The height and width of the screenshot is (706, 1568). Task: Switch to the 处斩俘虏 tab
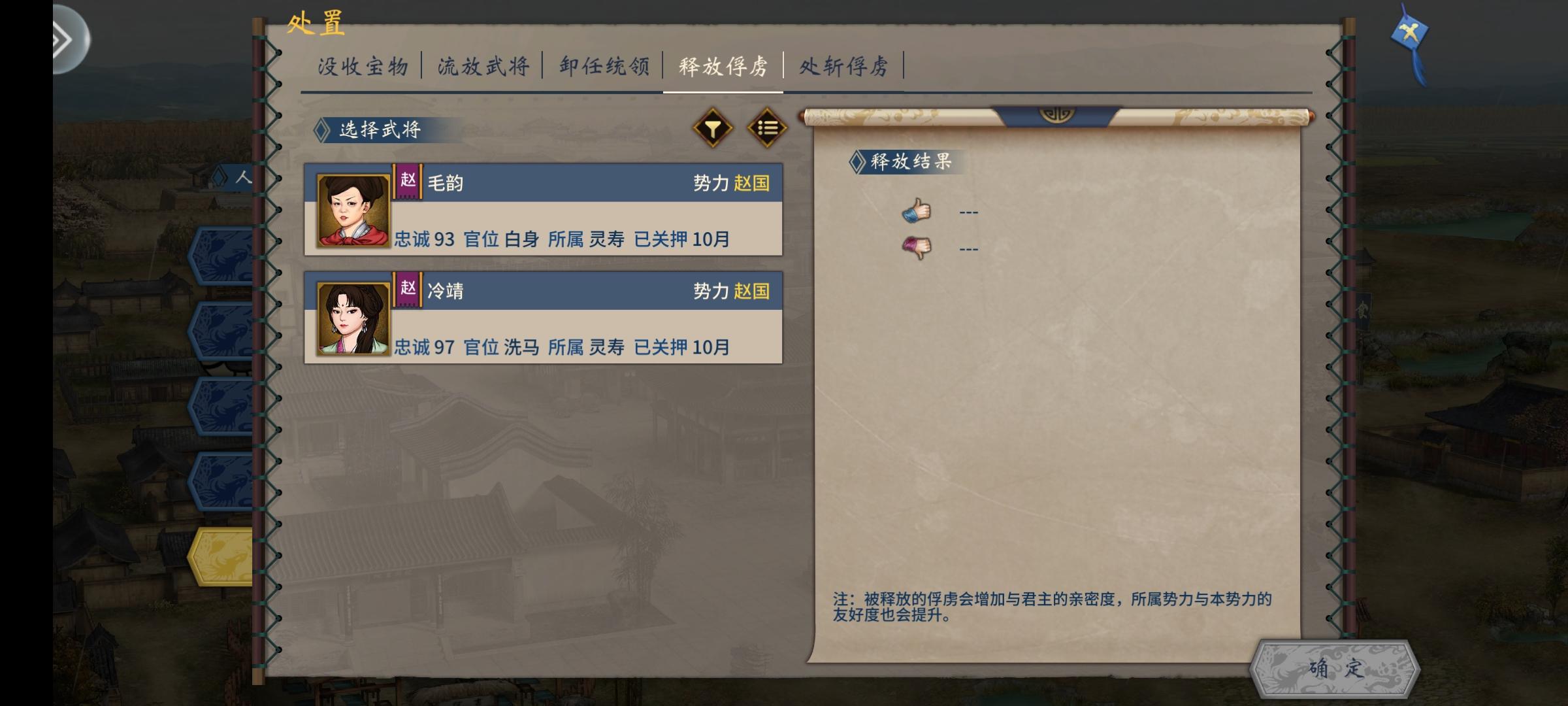pyautogui.click(x=843, y=65)
